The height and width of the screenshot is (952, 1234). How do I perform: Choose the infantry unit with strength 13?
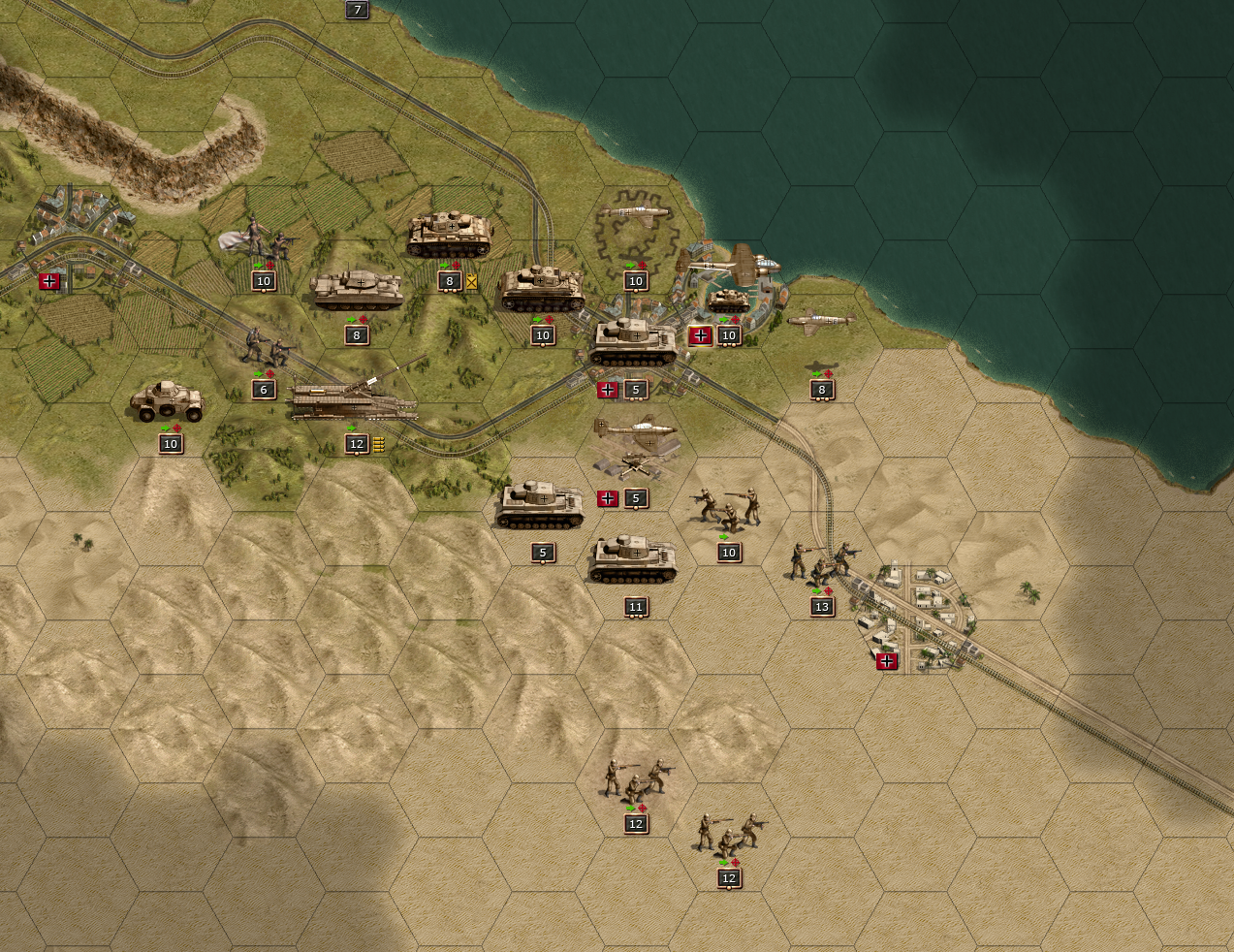(821, 562)
